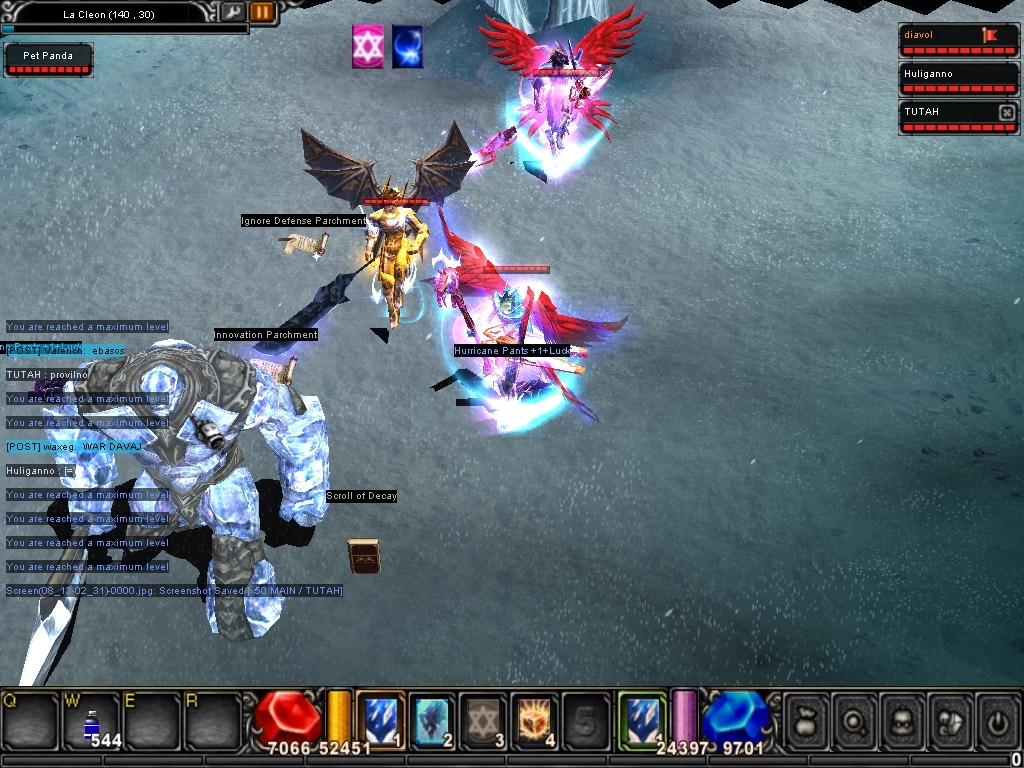The width and height of the screenshot is (1024, 768).
Task: Click the green-bordered active skill slot
Action: 642,719
